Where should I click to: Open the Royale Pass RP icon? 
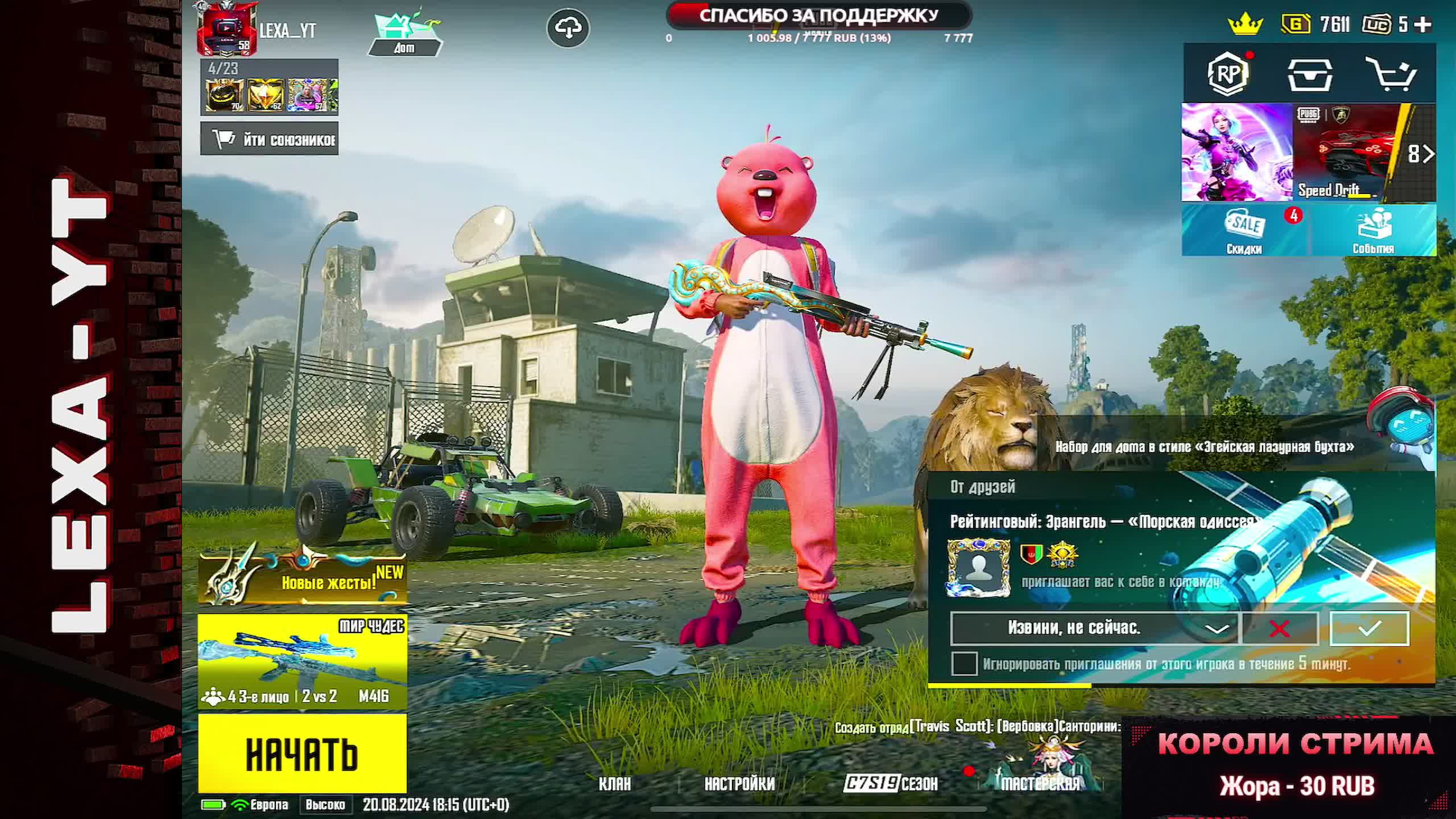(1227, 74)
